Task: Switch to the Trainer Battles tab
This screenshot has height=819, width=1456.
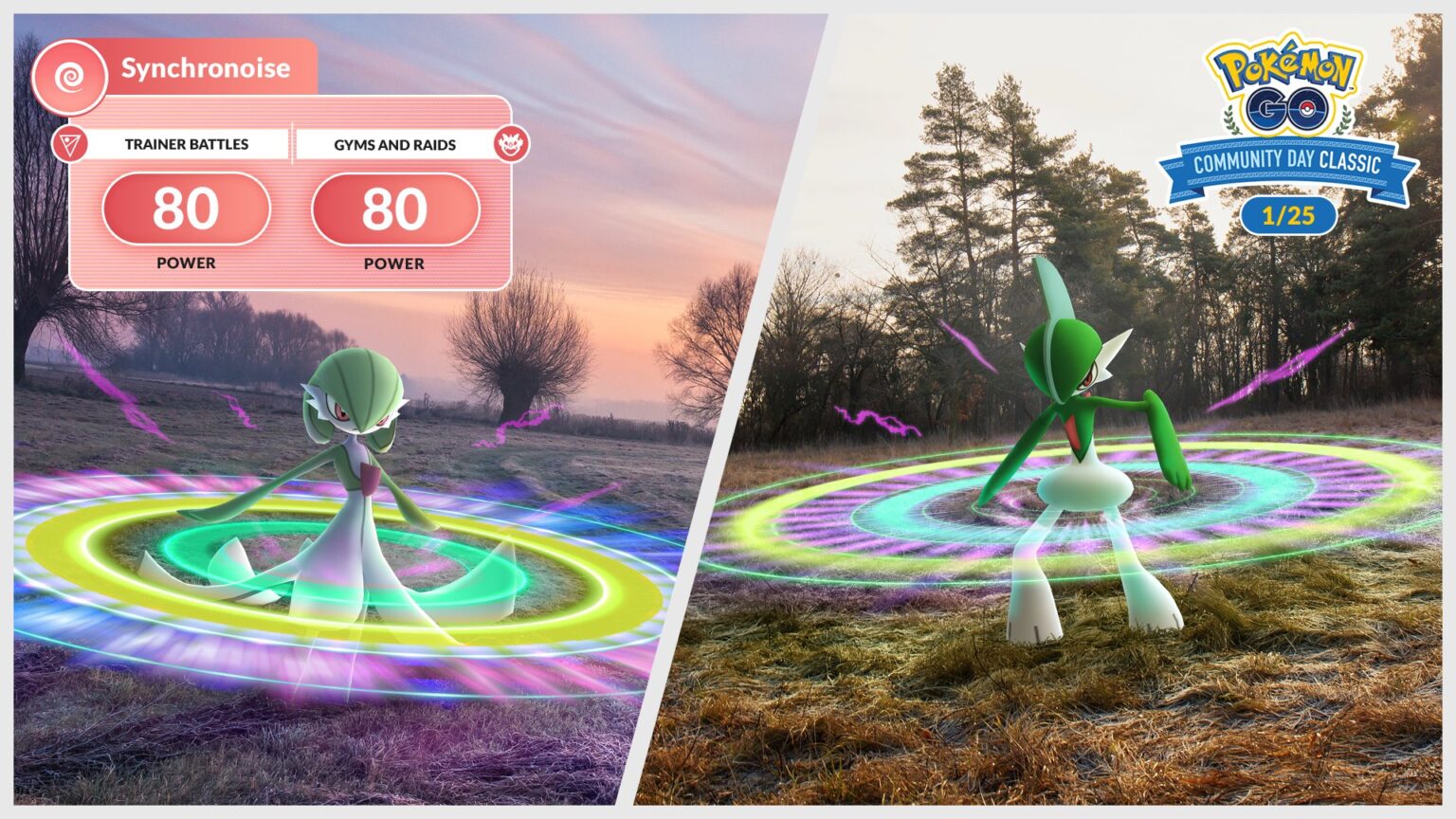Action: (x=185, y=144)
